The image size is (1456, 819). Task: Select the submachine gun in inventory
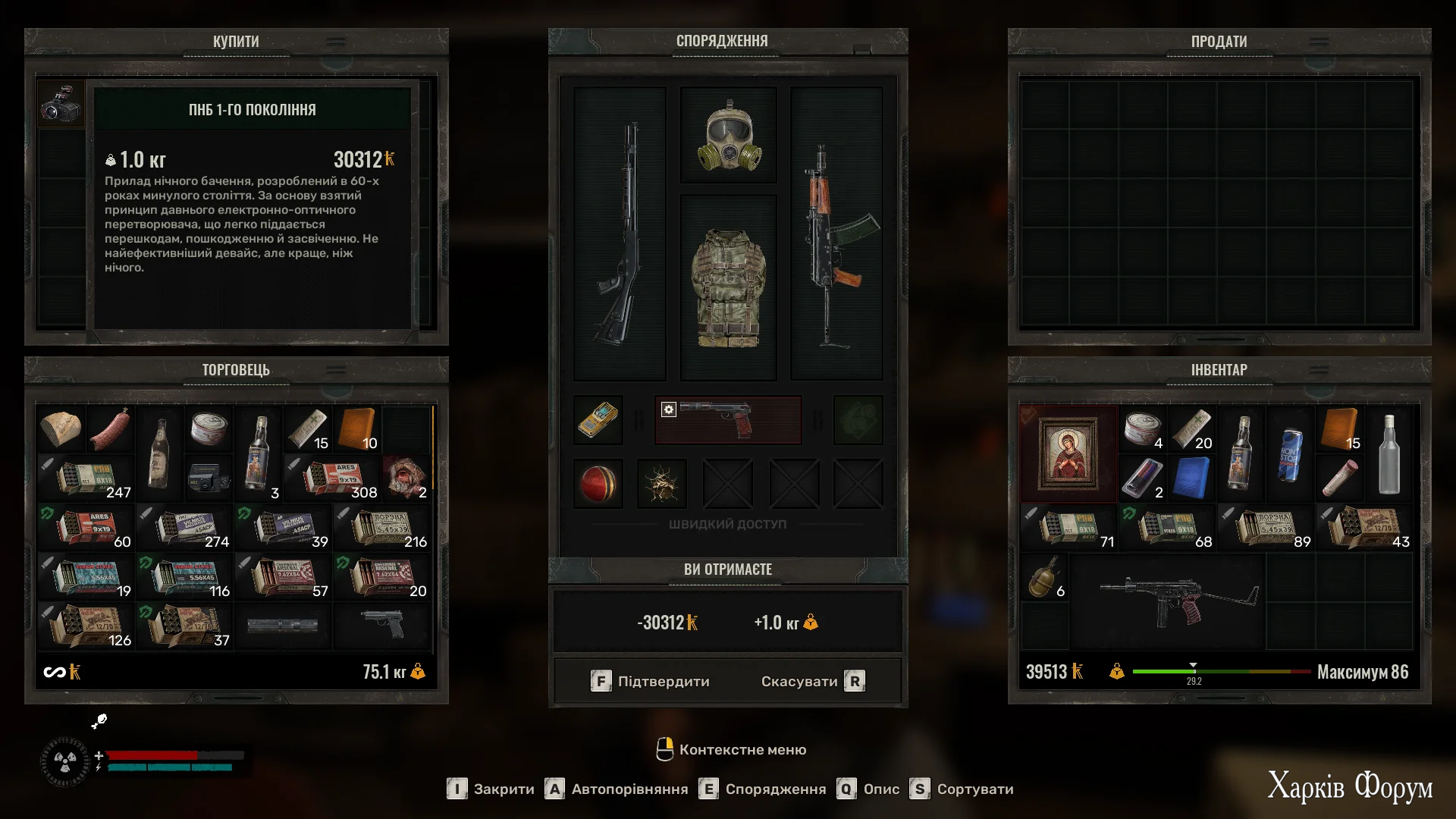[x=1168, y=601]
